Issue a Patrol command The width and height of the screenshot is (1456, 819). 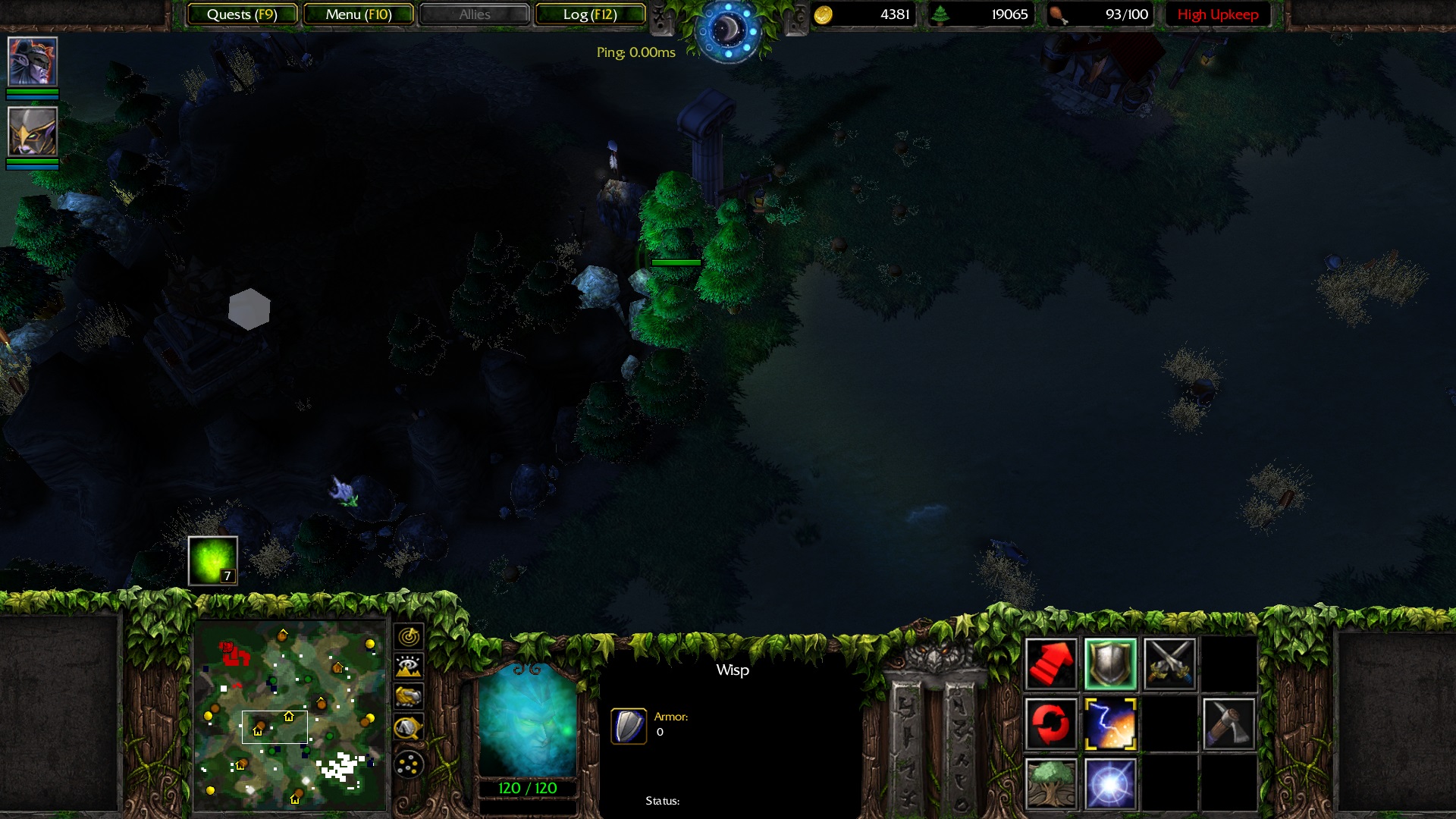1050,723
